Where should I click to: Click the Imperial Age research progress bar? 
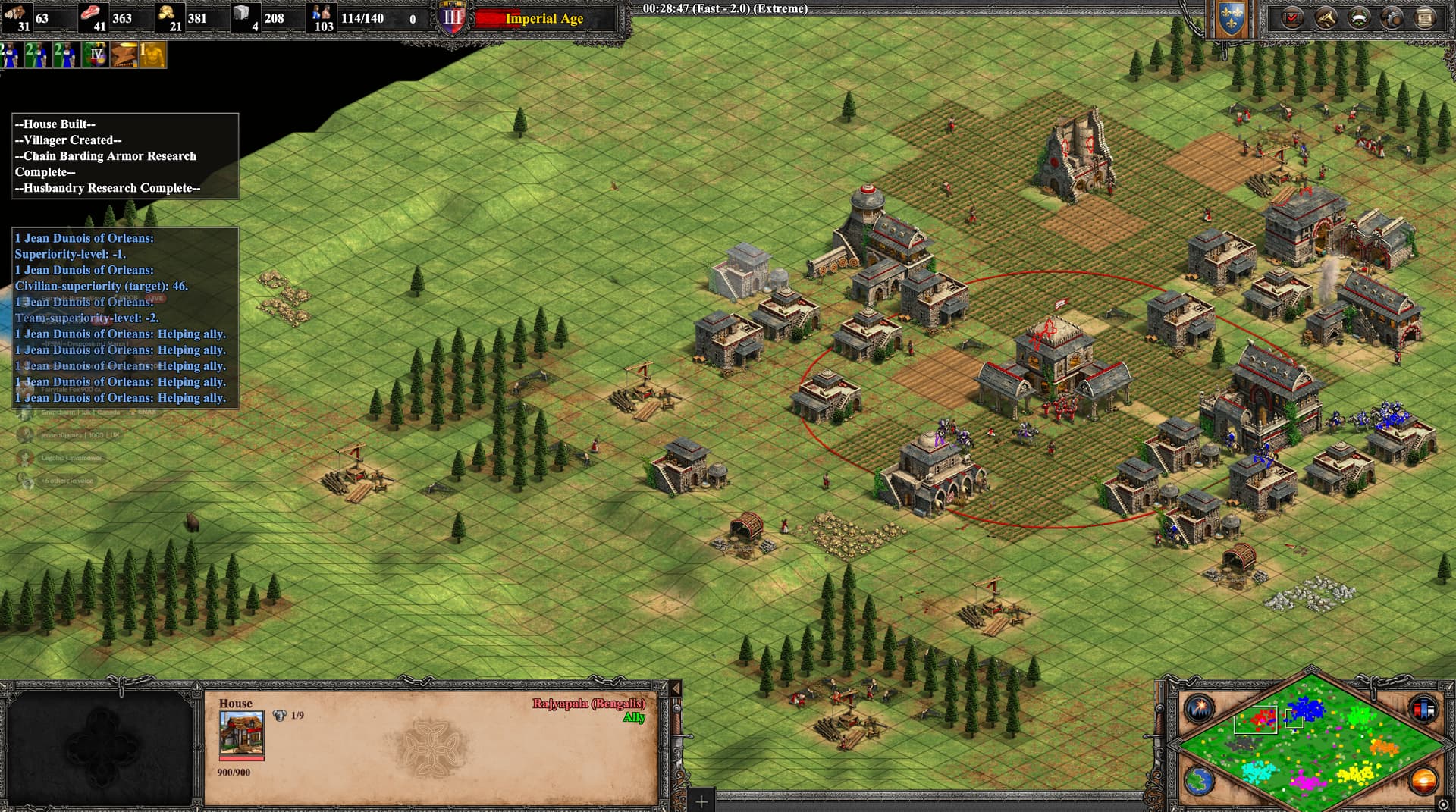544,19
